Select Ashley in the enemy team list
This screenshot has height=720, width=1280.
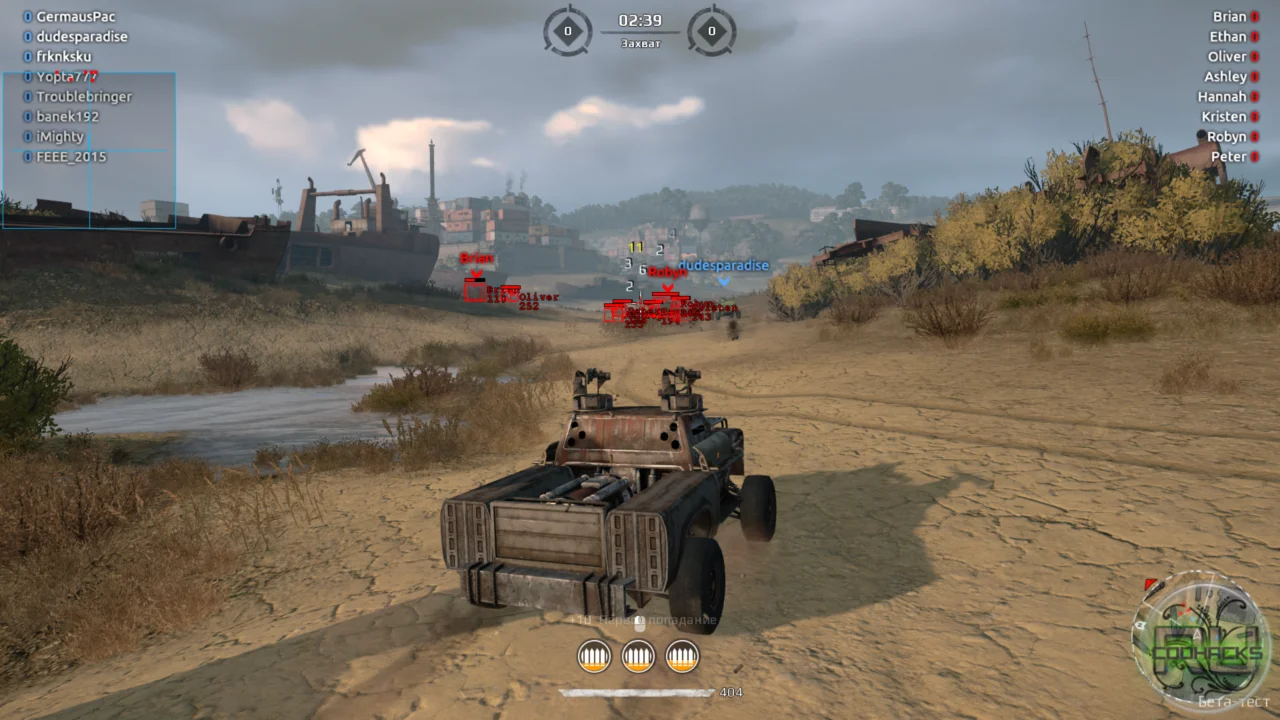point(1225,77)
